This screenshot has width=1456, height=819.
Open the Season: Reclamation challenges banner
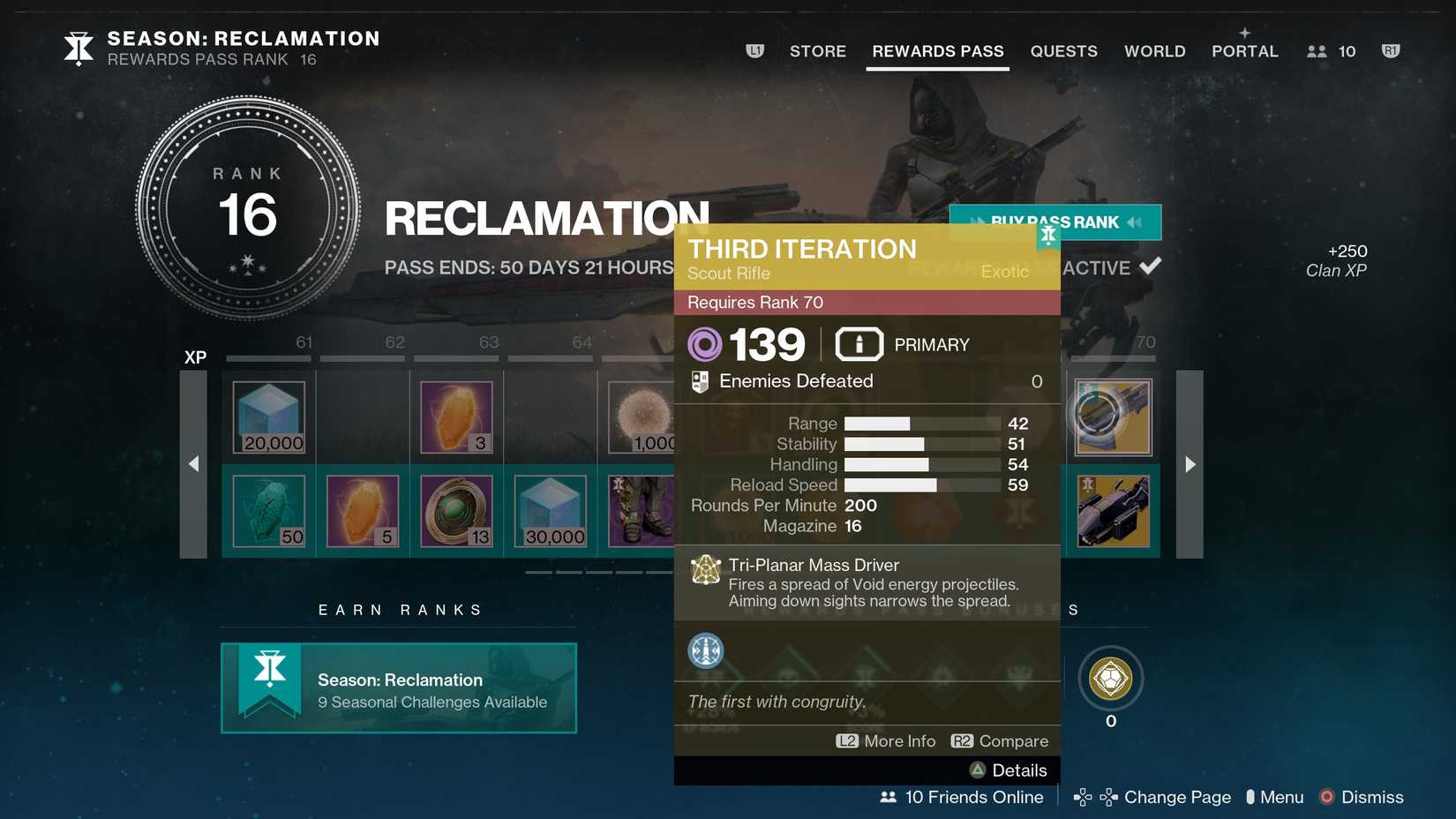click(x=398, y=688)
